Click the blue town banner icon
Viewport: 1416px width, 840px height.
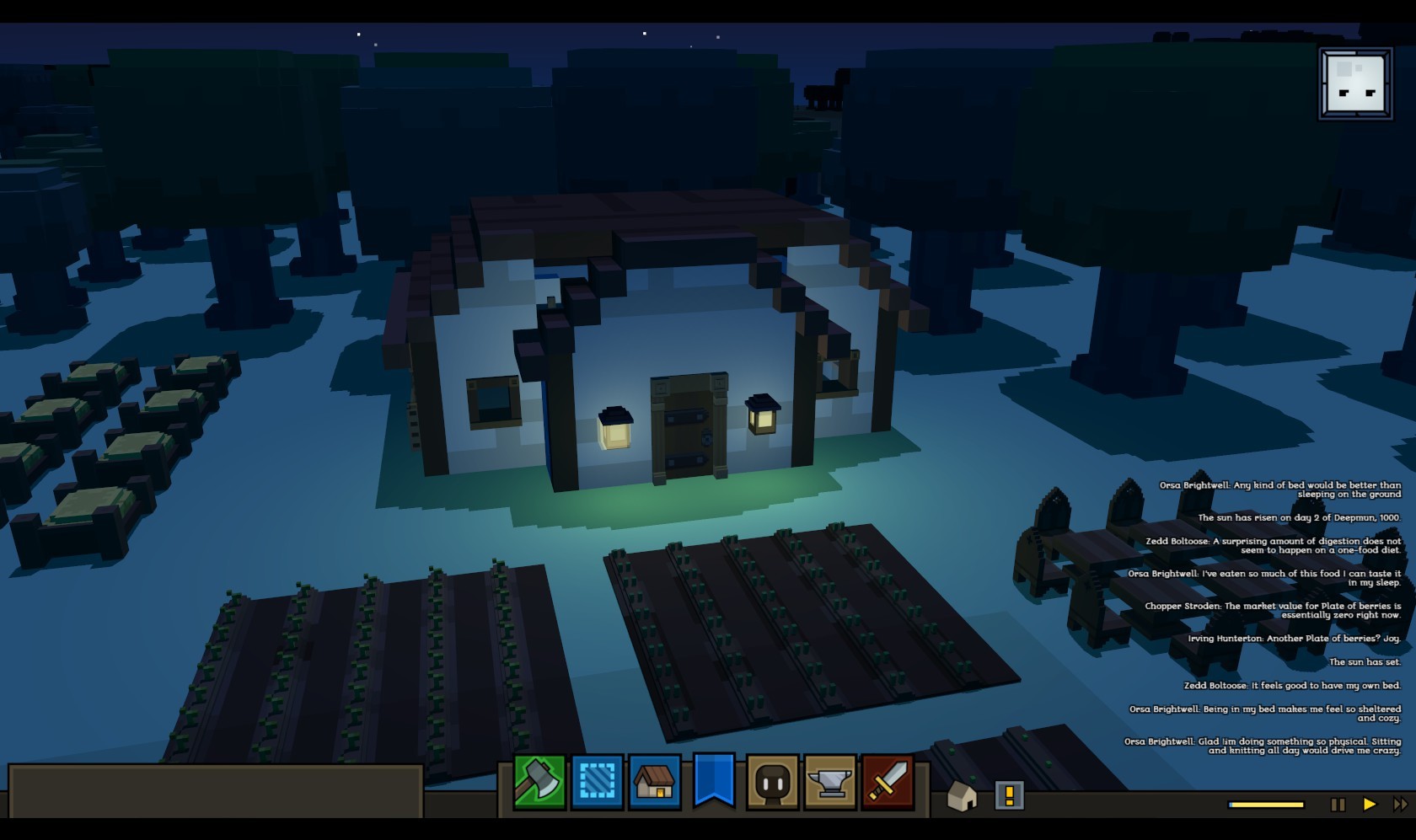click(x=714, y=779)
